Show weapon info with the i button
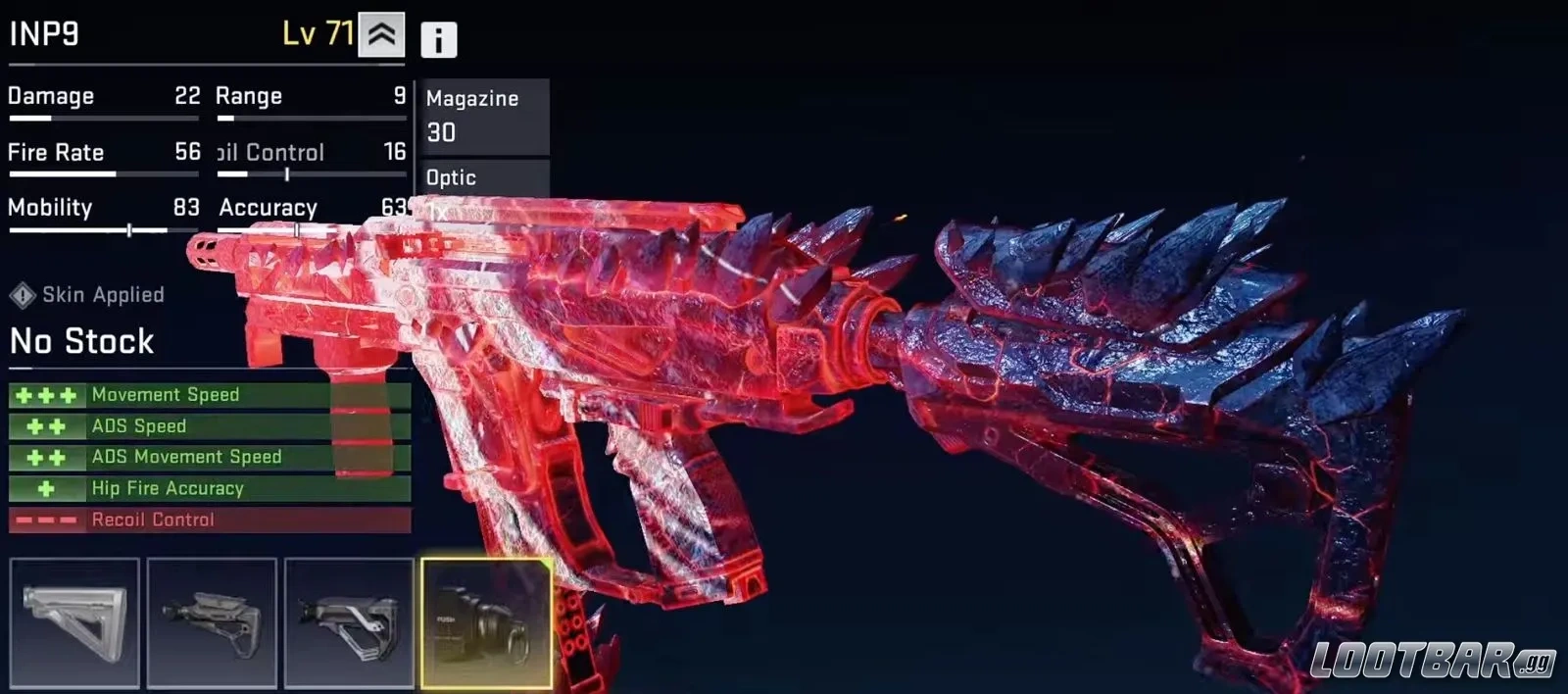Viewport: 1568px width, 694px height. (438, 40)
